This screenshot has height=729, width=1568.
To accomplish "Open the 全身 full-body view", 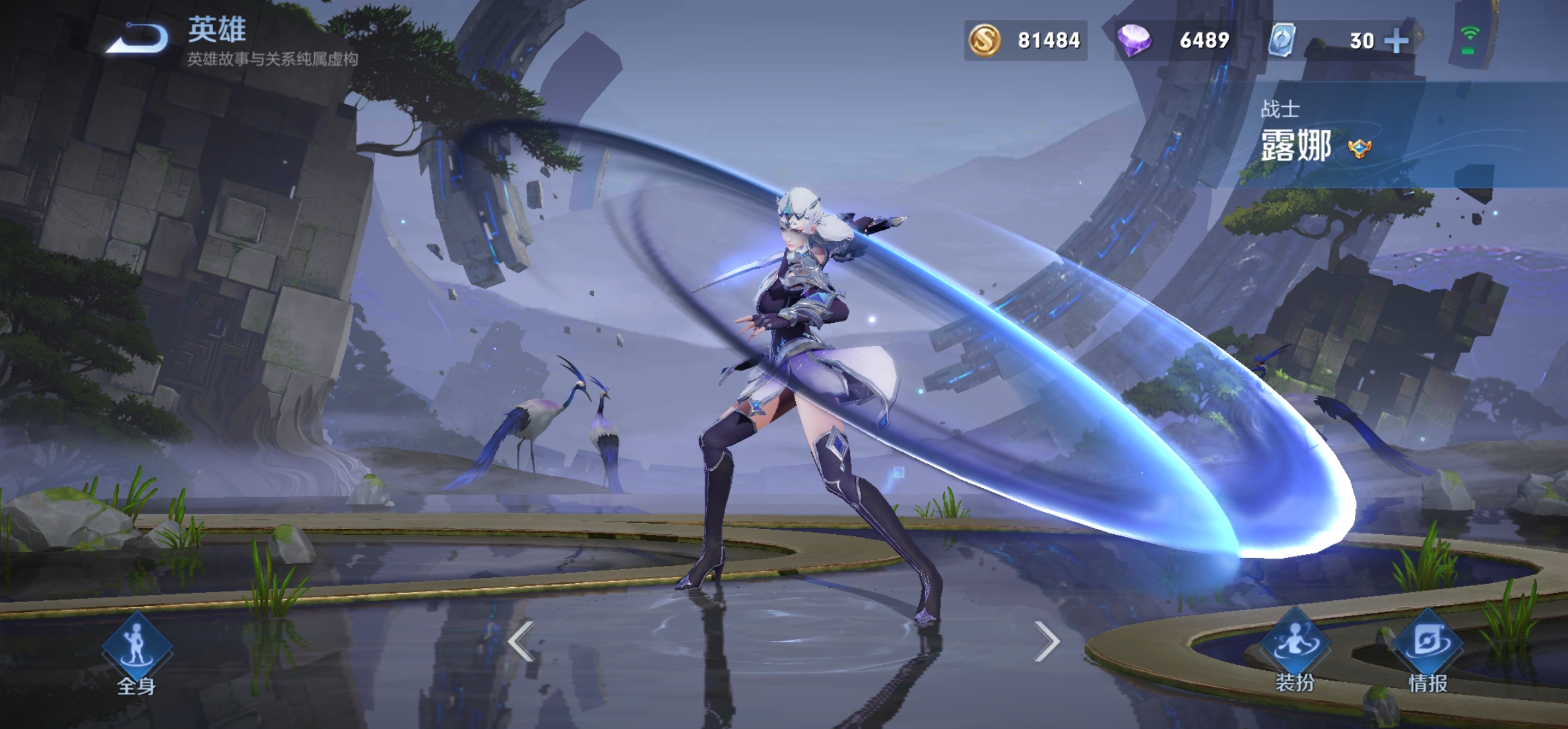I will pos(137,651).
